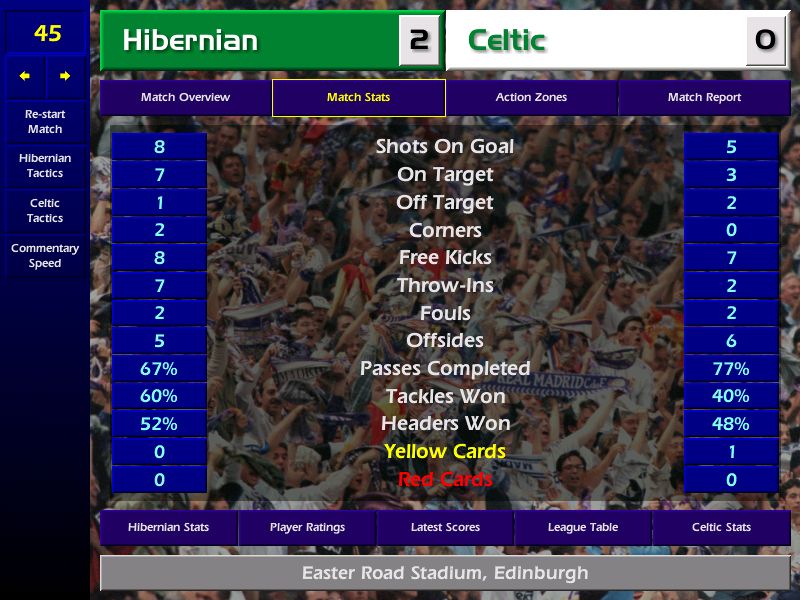Screen dimensions: 800x600
Task: Show the Match Report tab
Action: pos(704,98)
